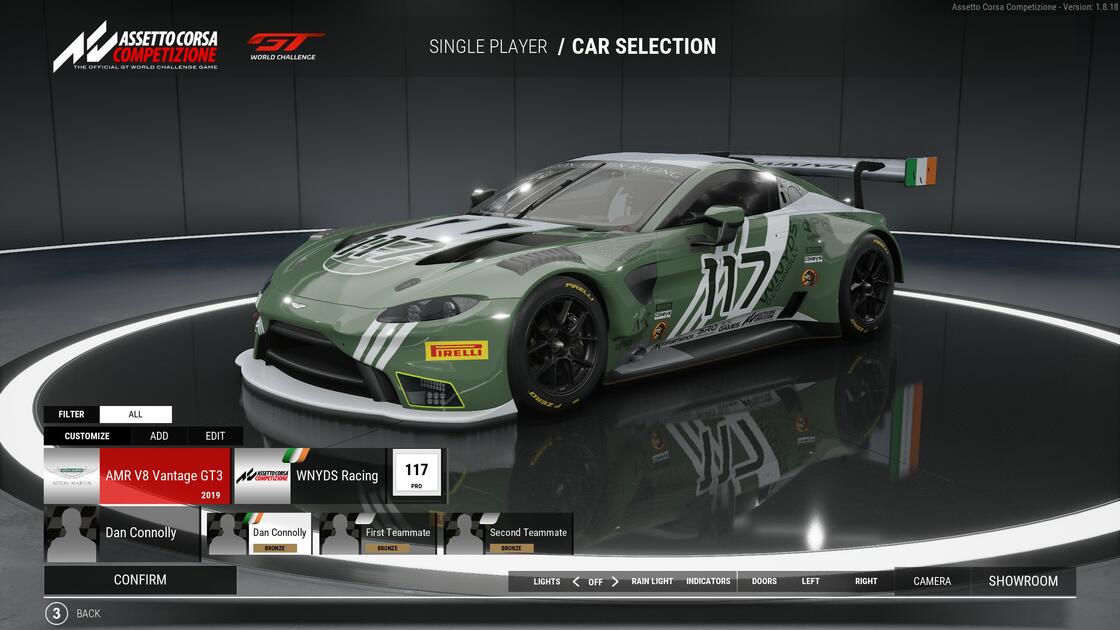The height and width of the screenshot is (630, 1120).
Task: Select the Customize option
Action: click(87, 436)
